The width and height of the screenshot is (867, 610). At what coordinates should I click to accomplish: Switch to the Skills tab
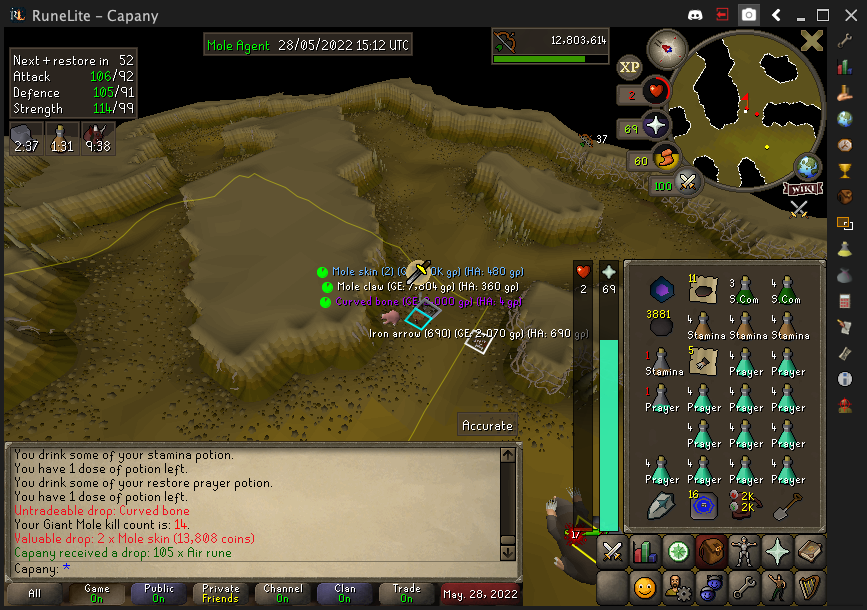point(645,552)
